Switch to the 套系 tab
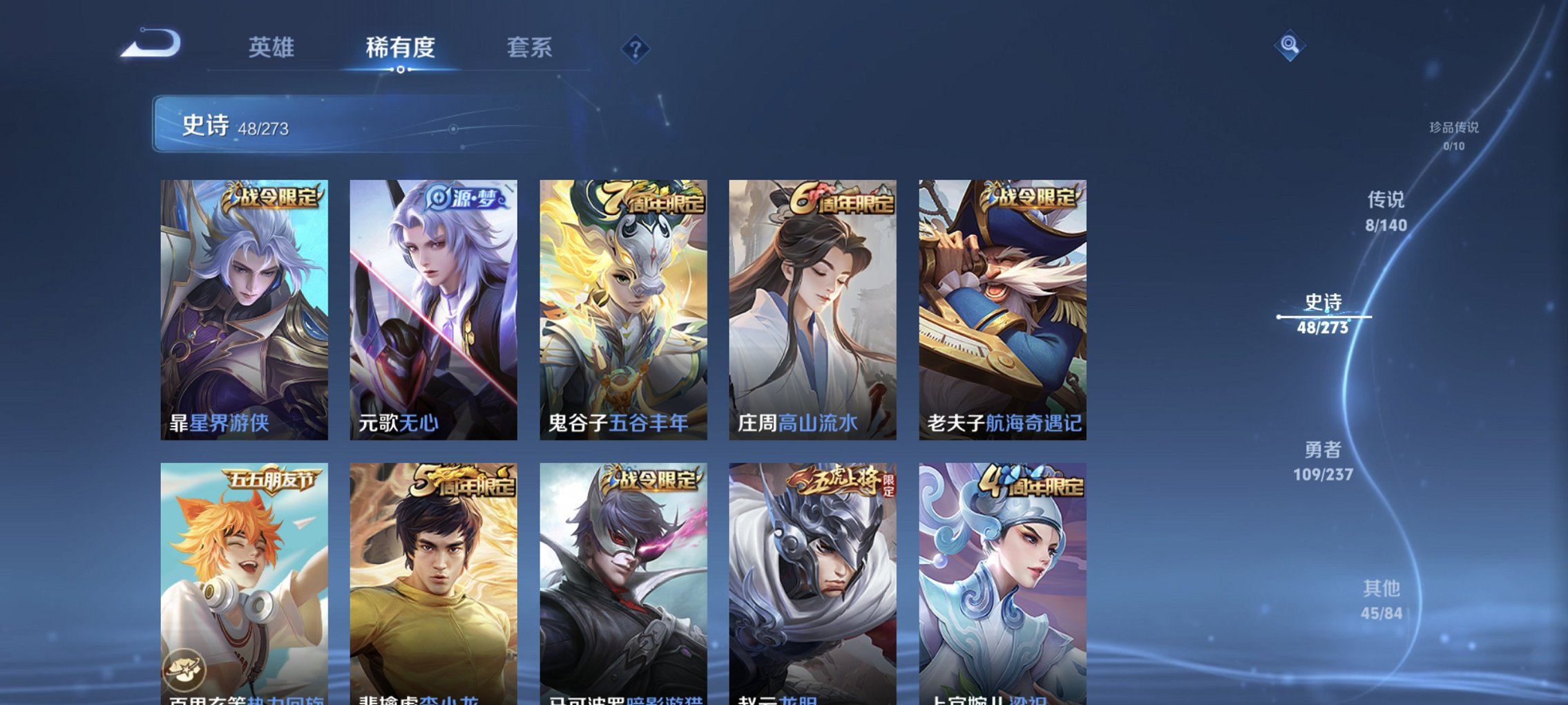Image resolution: width=1568 pixels, height=705 pixels. (x=530, y=48)
